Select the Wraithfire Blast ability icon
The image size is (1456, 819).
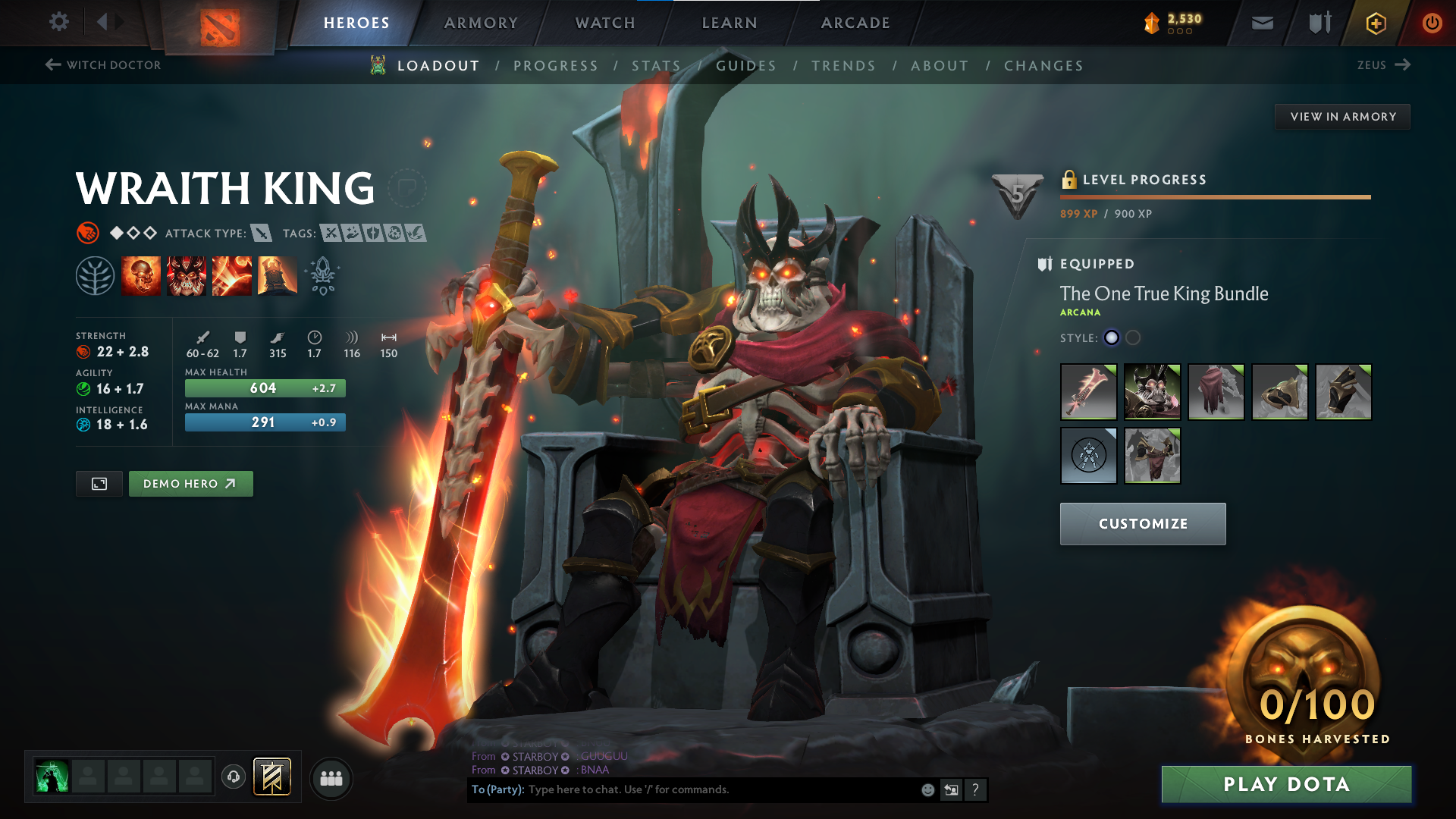coord(141,275)
